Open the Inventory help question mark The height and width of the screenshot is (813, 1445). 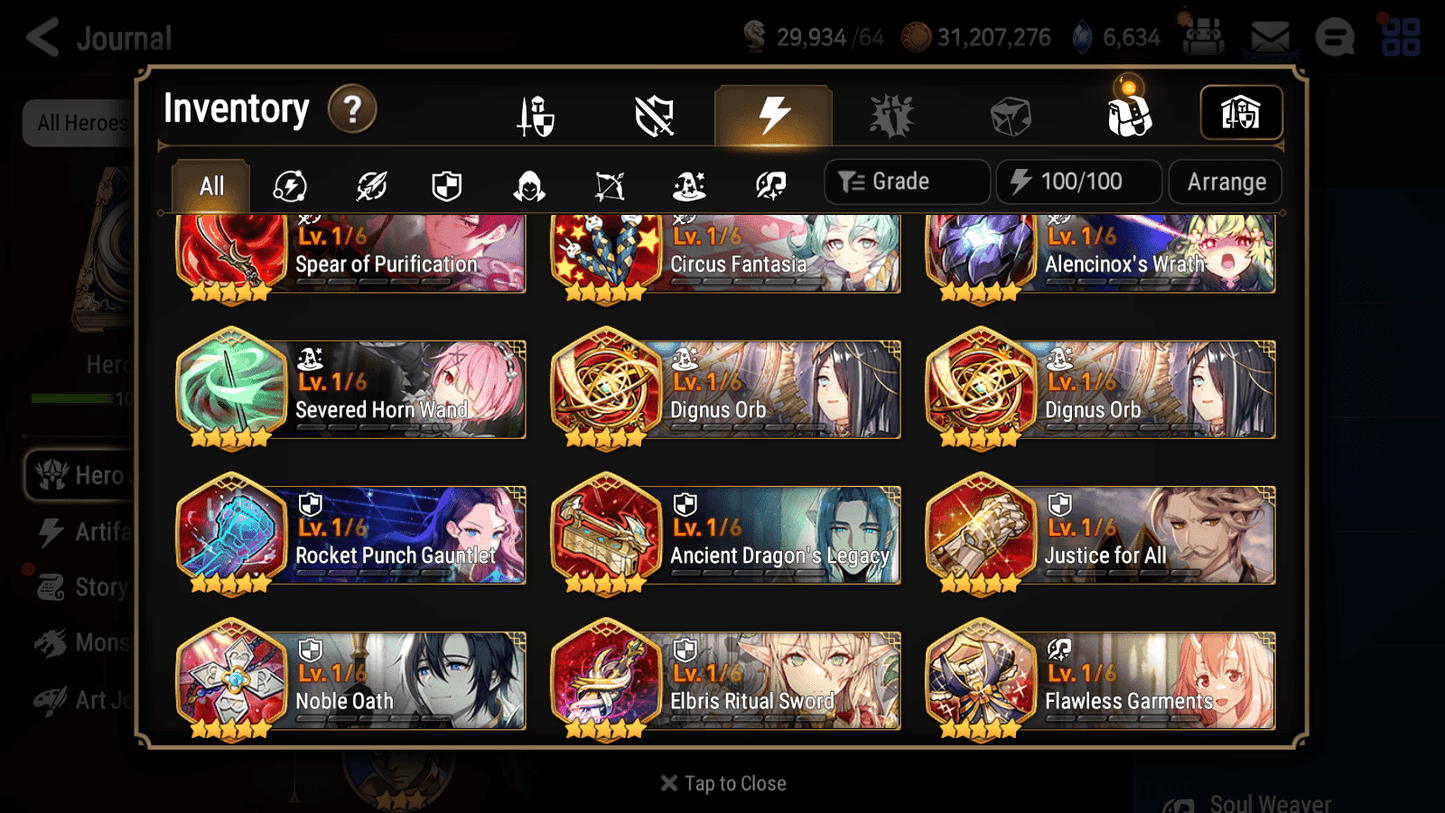point(352,110)
